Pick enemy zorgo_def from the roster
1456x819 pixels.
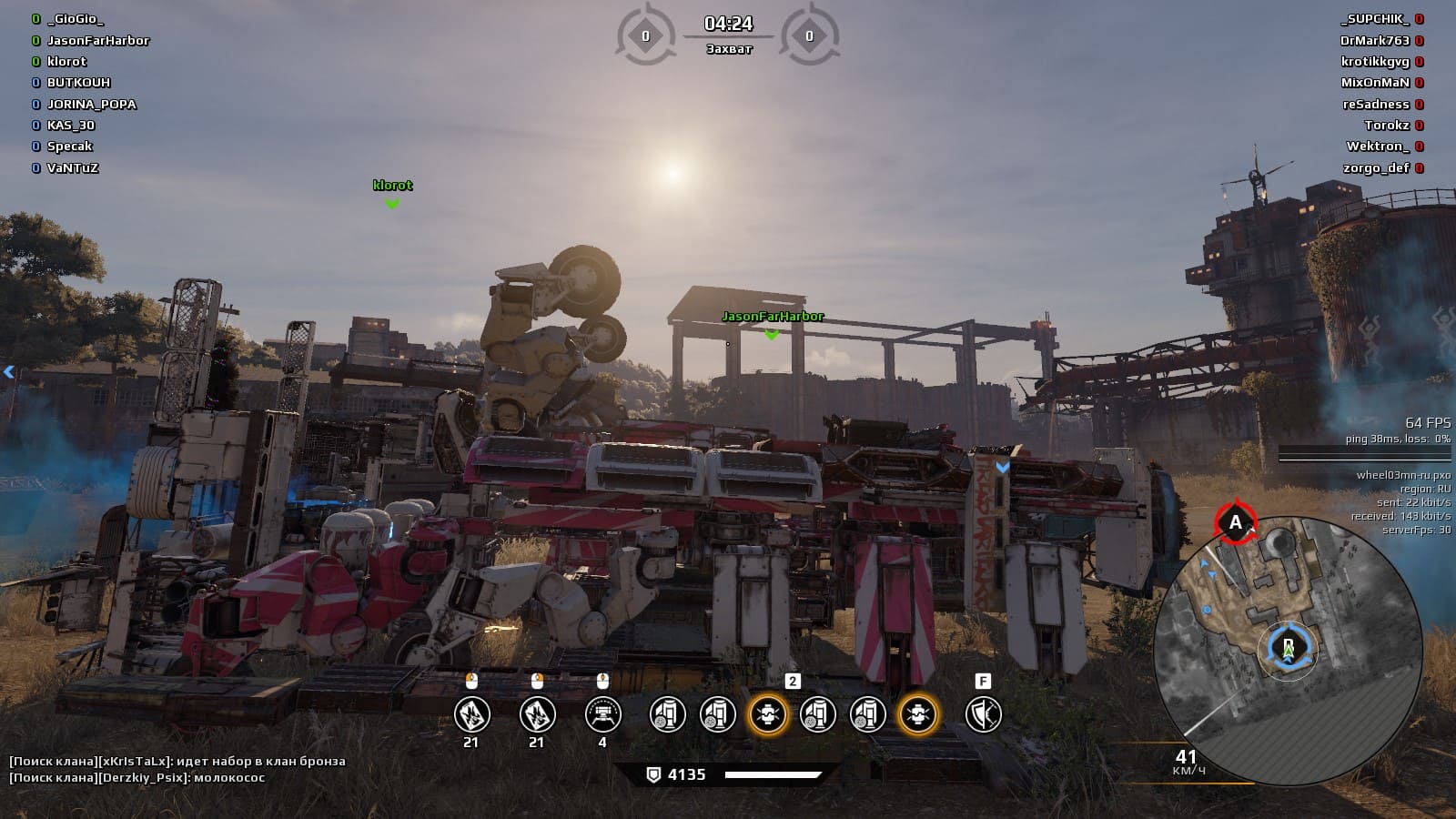tap(1375, 167)
